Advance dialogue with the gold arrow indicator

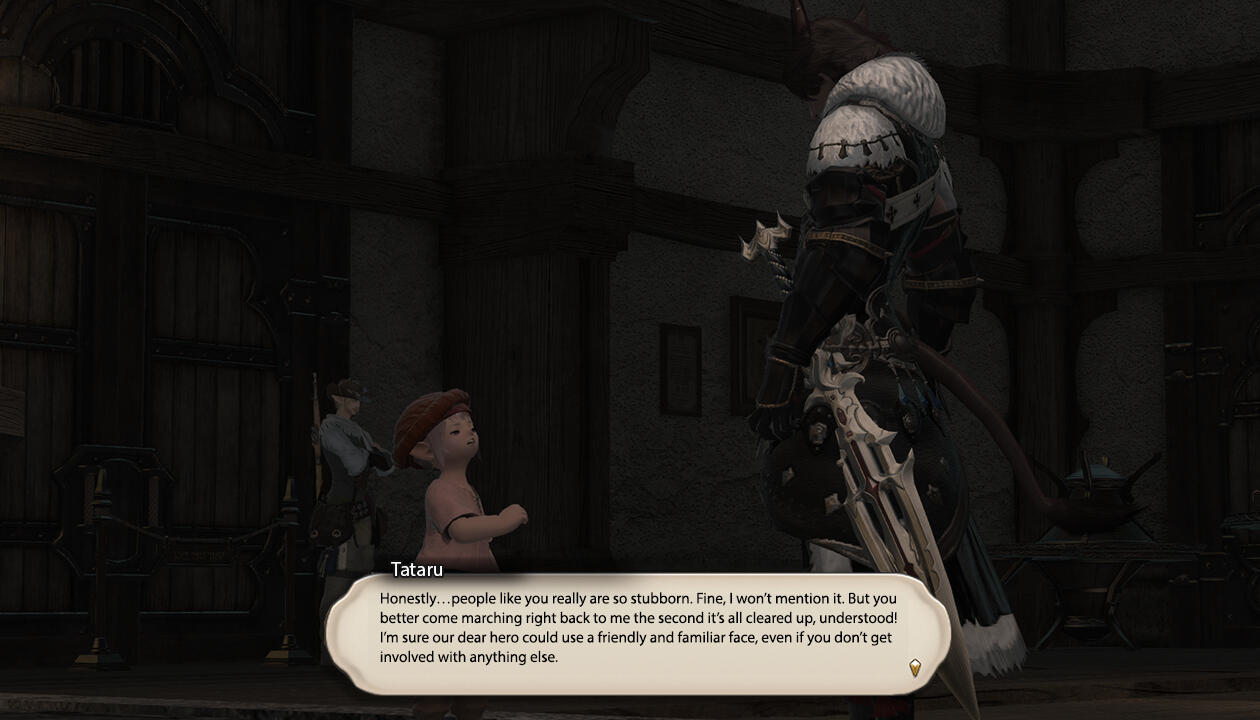click(x=914, y=667)
